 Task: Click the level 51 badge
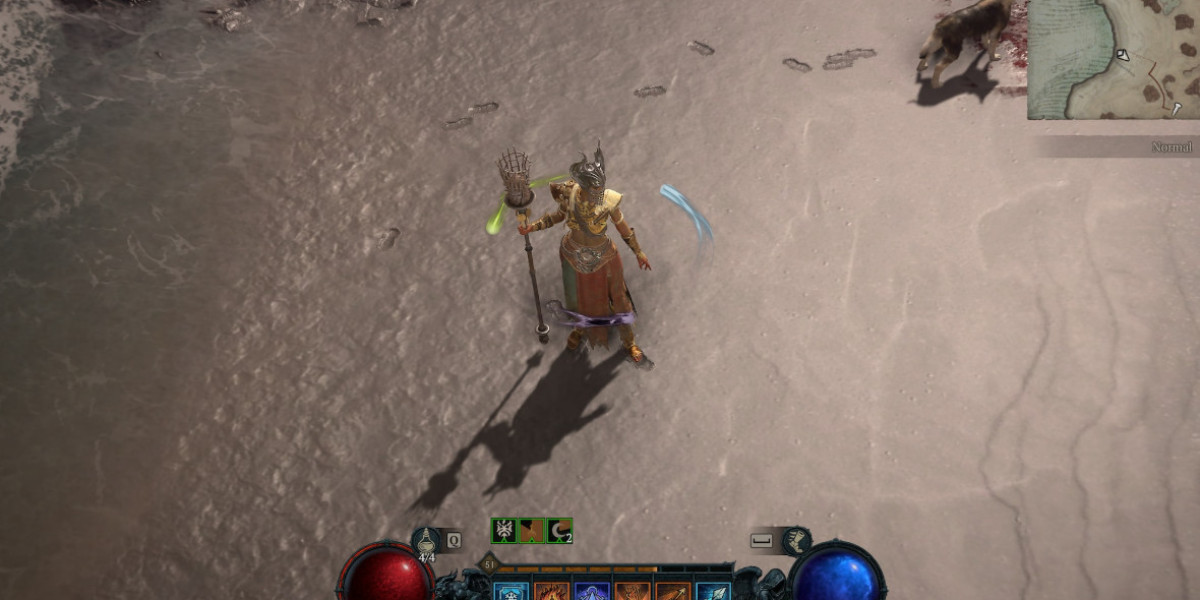click(490, 564)
